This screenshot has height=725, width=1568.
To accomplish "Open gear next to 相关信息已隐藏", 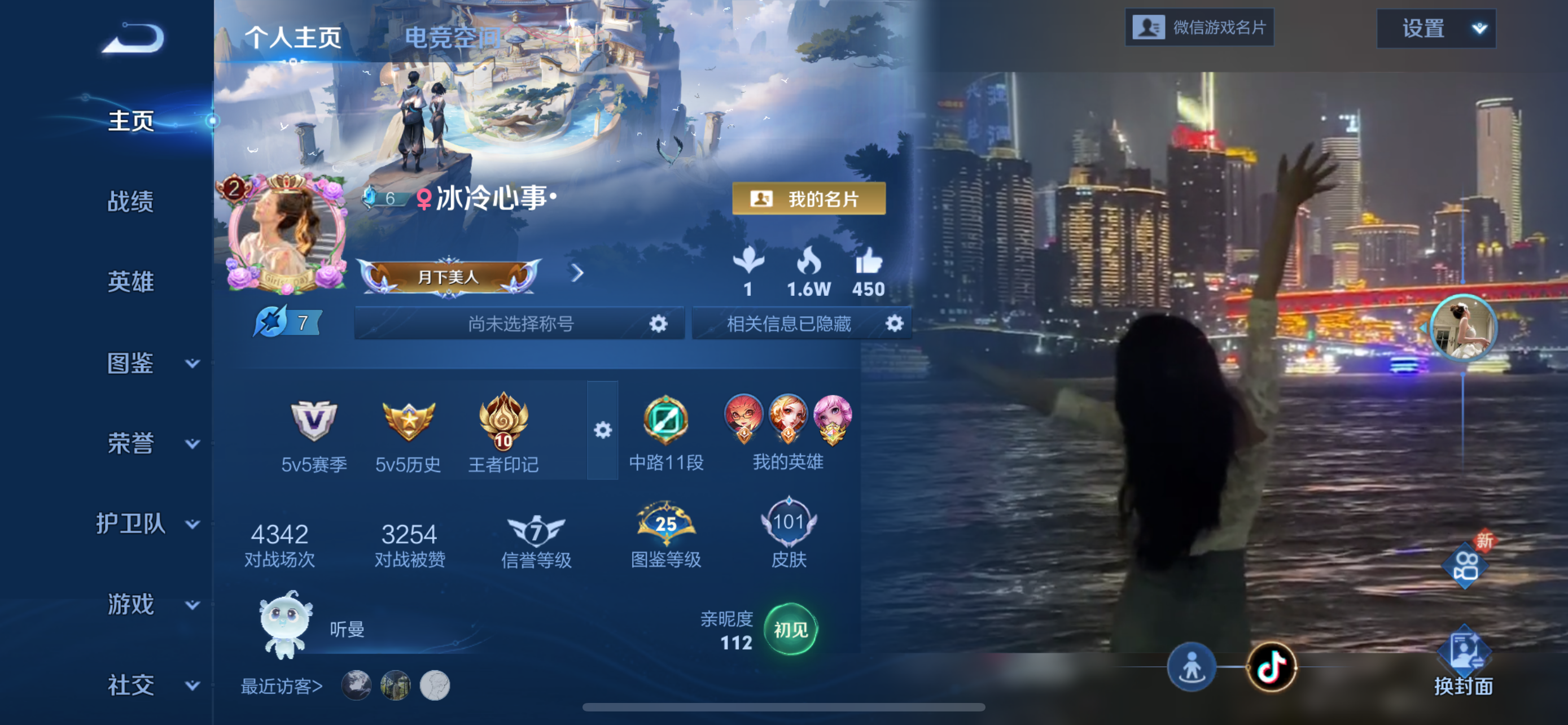I will coord(893,323).
